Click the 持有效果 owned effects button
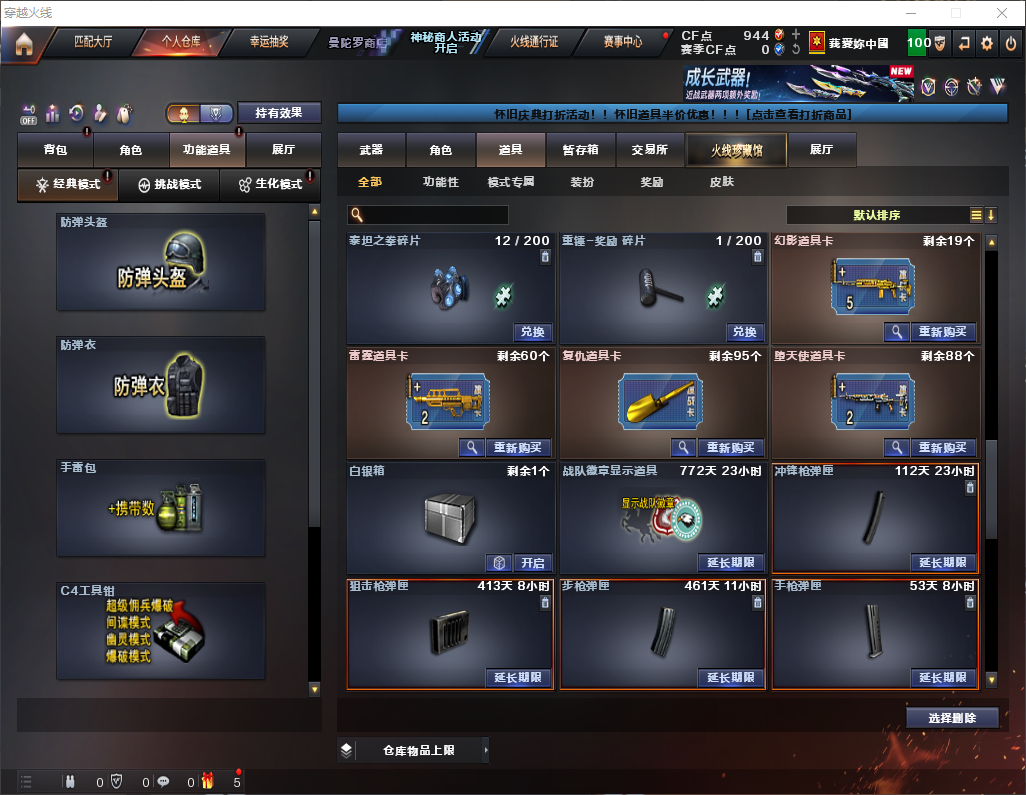The image size is (1026, 795). 278,113
